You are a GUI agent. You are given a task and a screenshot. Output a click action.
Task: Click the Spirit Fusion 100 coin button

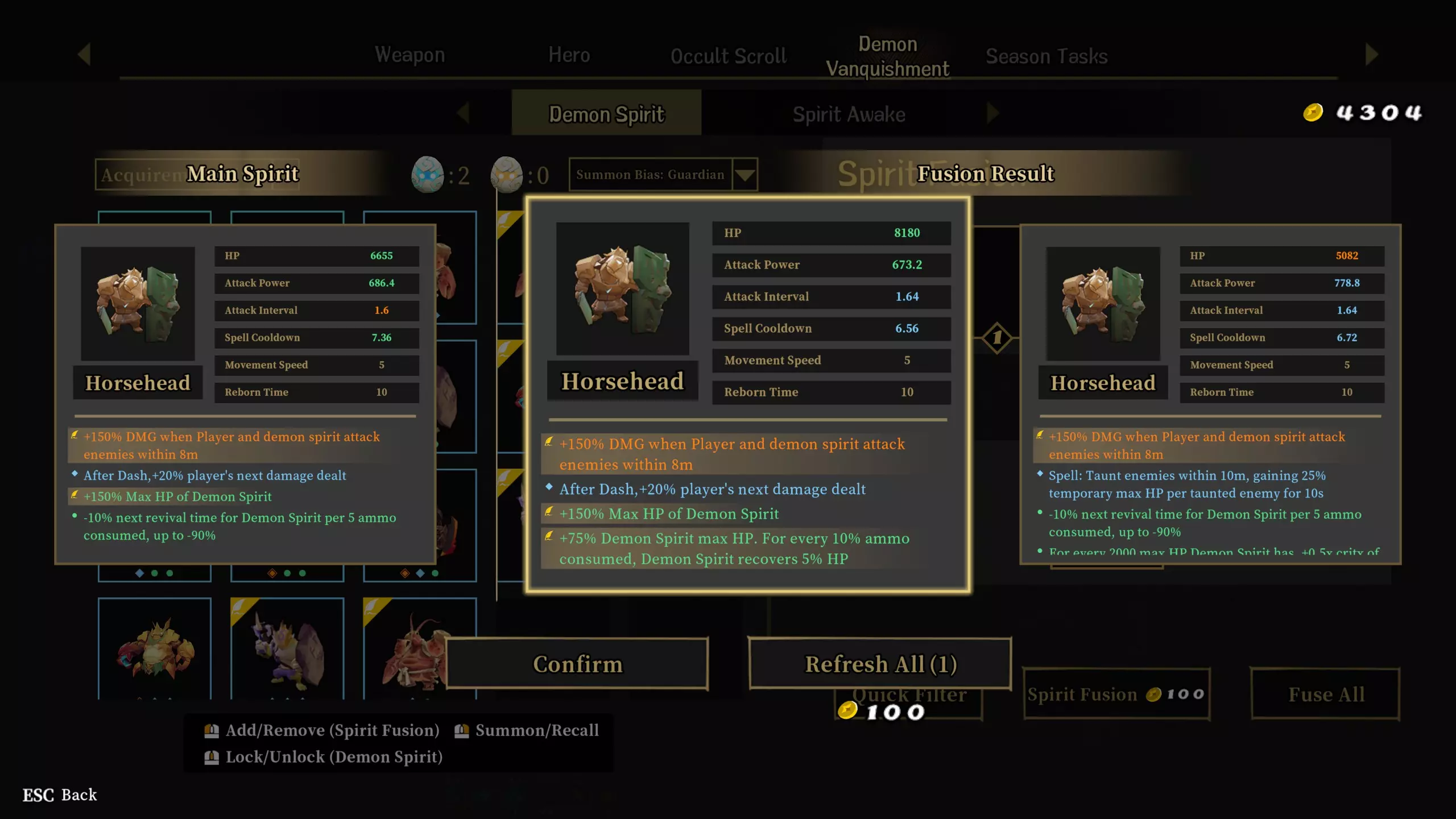click(1116, 694)
